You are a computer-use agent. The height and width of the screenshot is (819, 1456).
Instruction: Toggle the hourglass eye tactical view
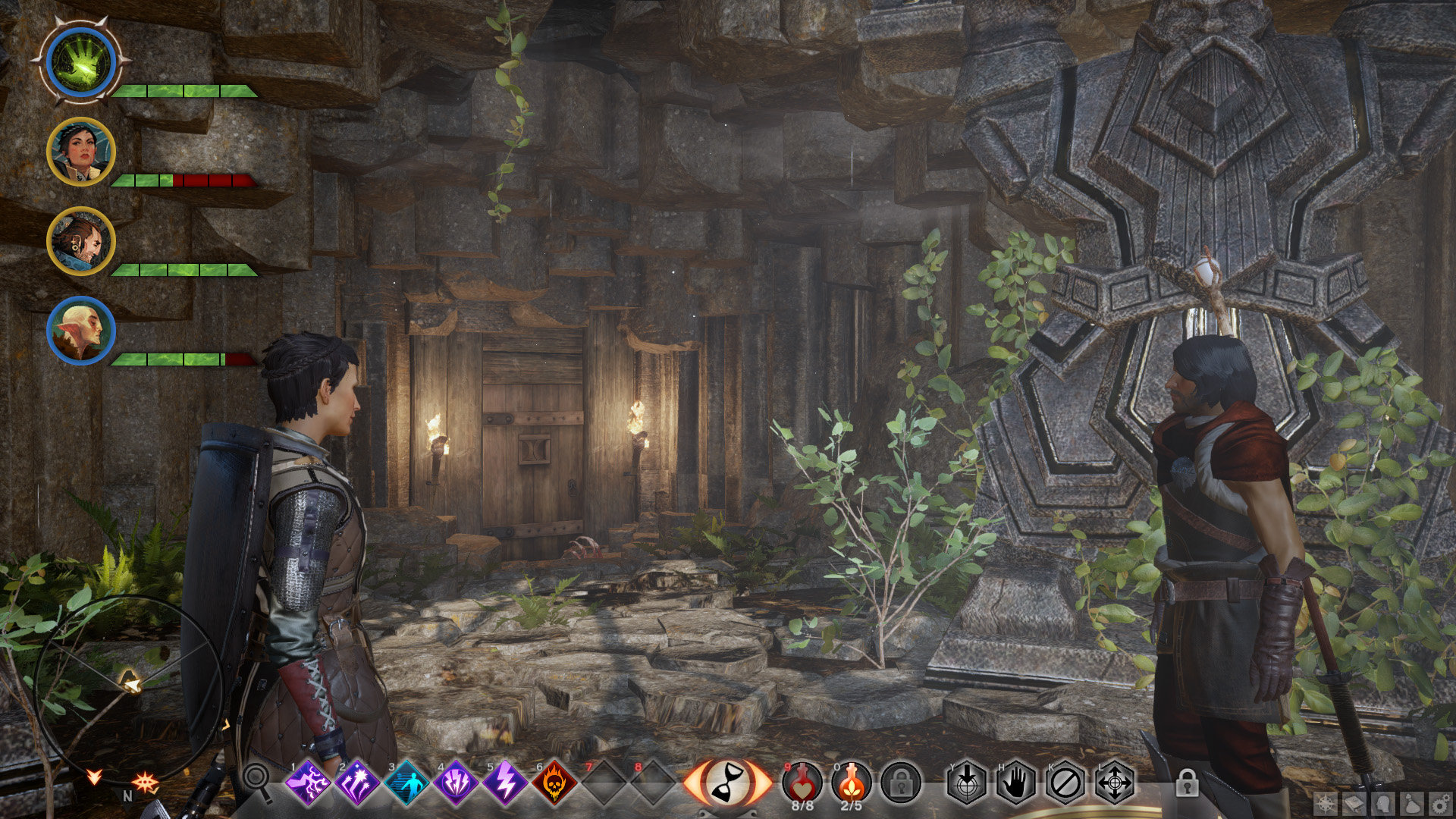pos(726,783)
